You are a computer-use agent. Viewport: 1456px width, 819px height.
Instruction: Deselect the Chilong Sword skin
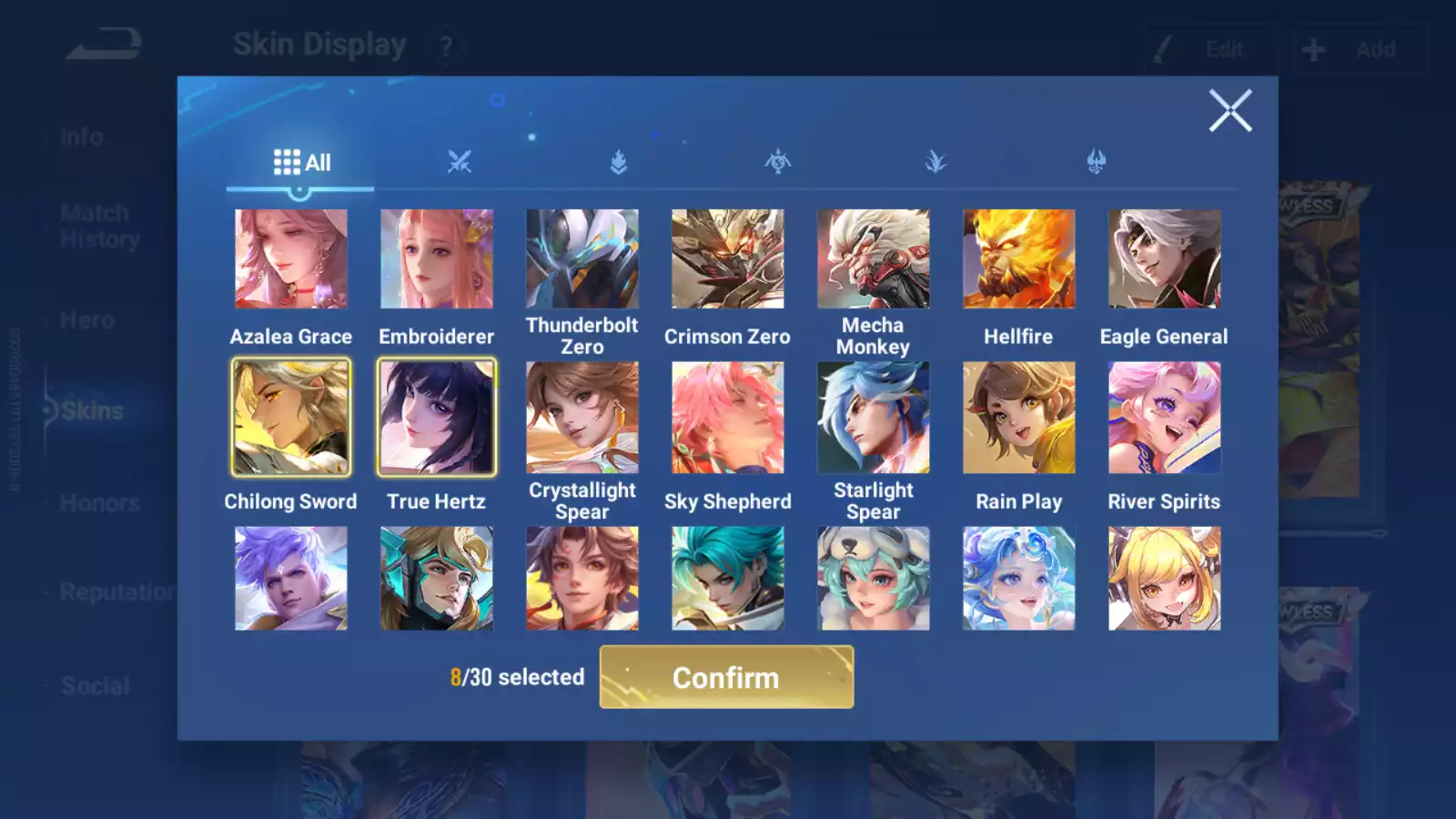291,417
